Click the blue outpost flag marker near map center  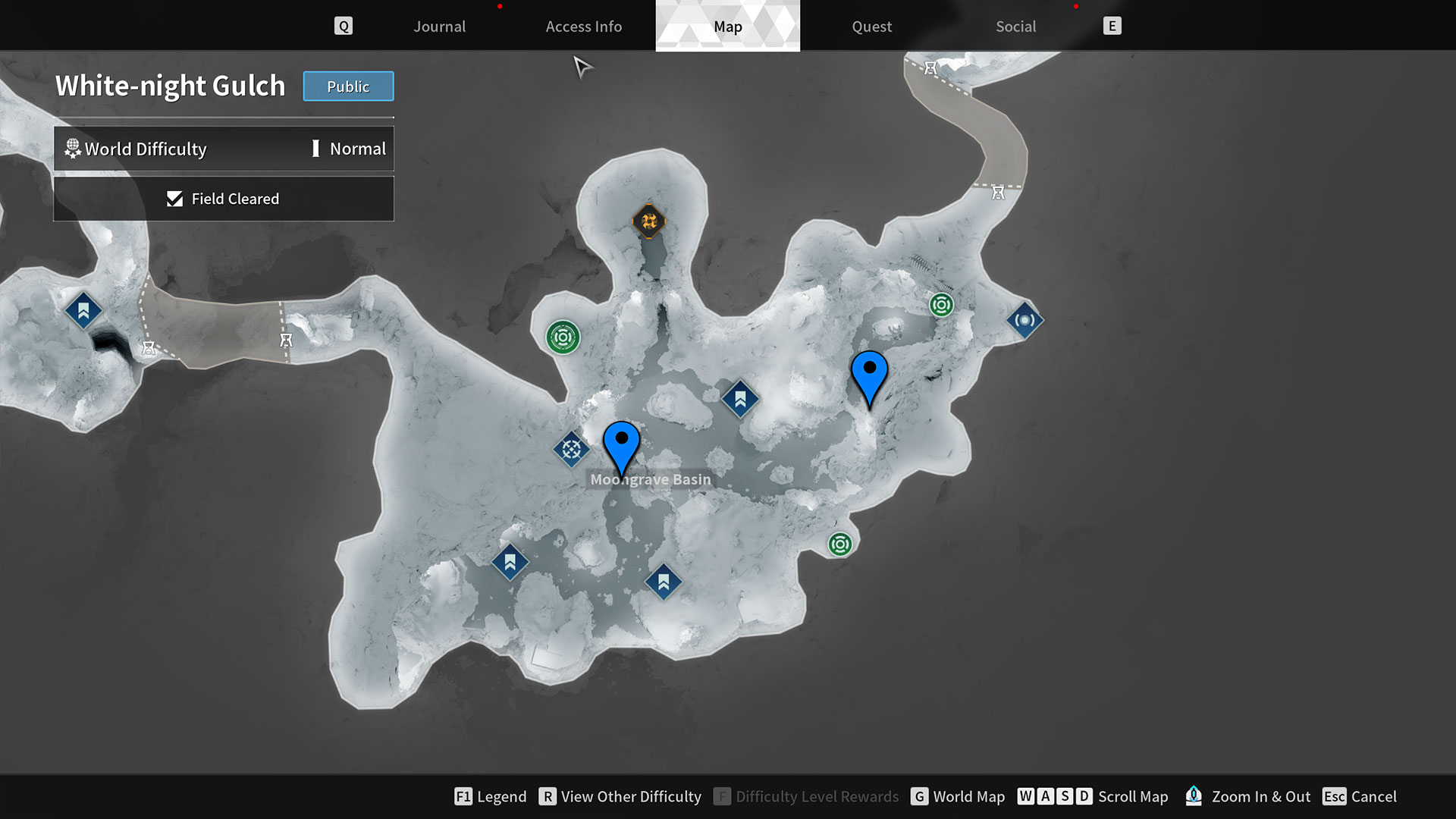pos(739,397)
